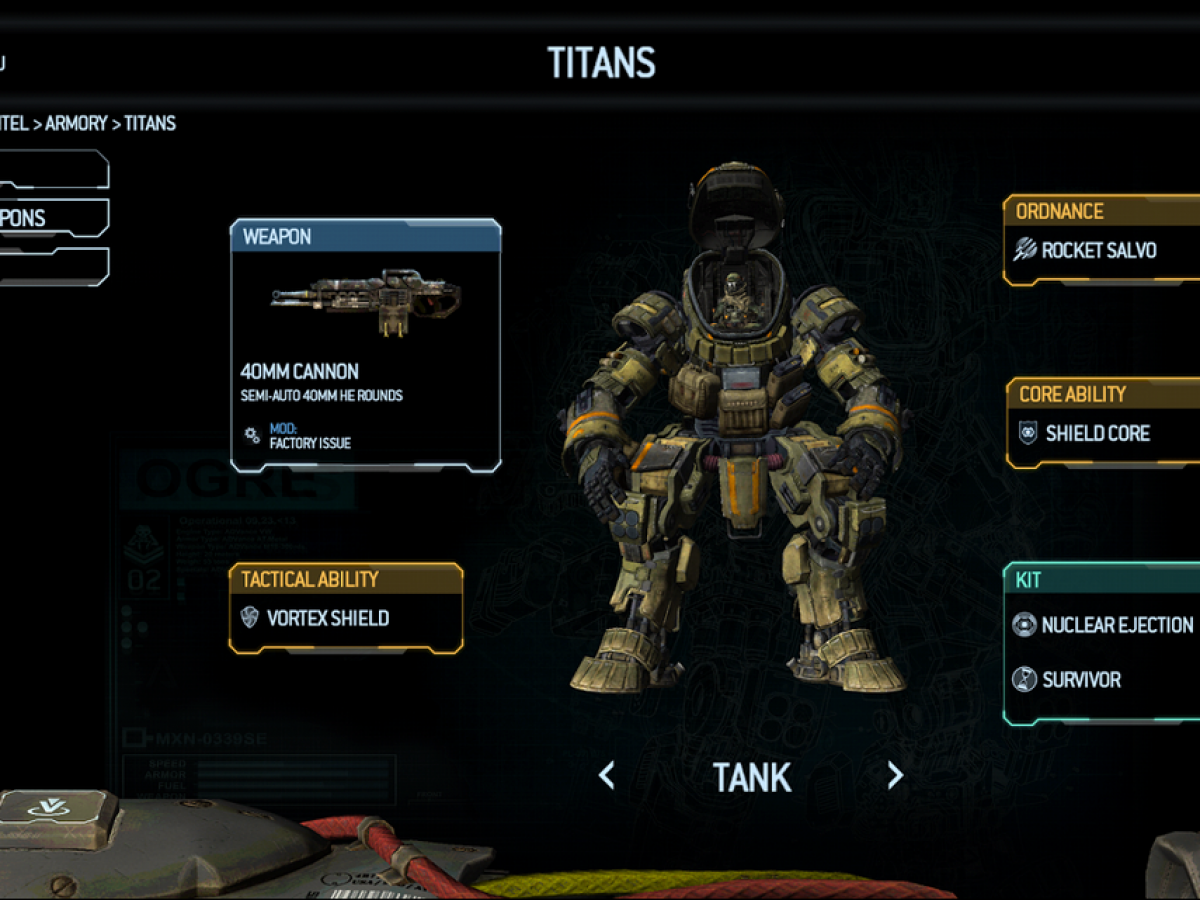The width and height of the screenshot is (1200, 900).
Task: Go to Armory in the breadcrumb
Action: 76,124
